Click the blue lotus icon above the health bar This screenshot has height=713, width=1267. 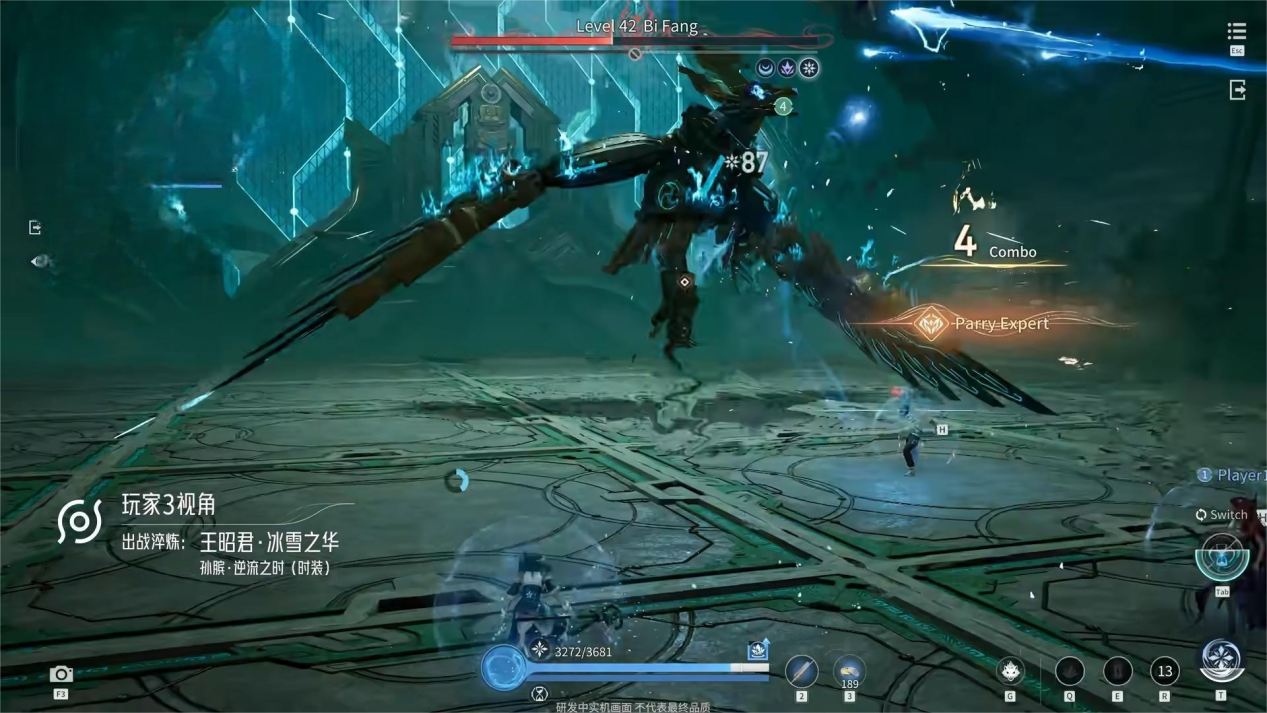coord(758,651)
